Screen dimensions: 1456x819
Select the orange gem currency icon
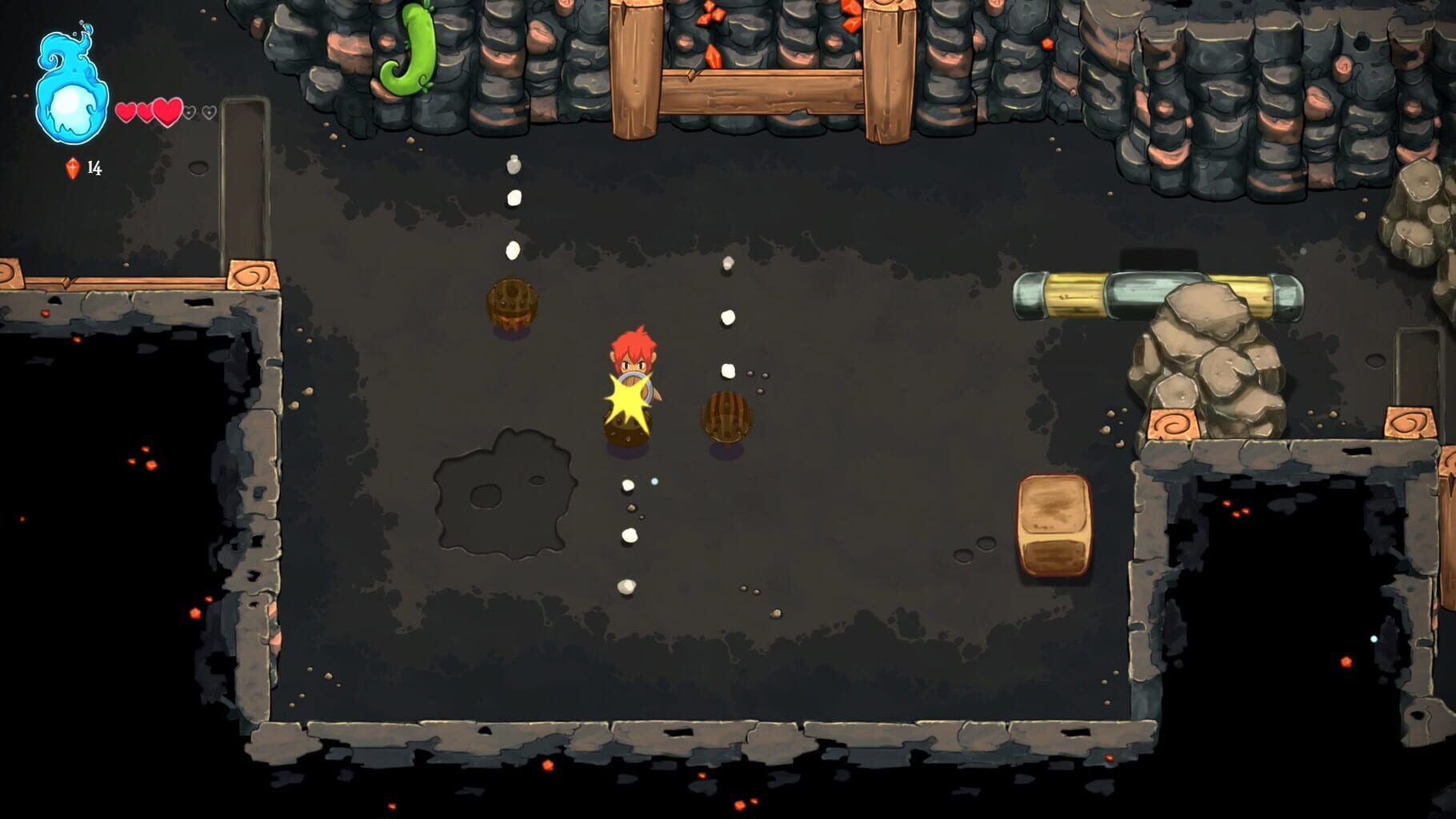point(70,168)
